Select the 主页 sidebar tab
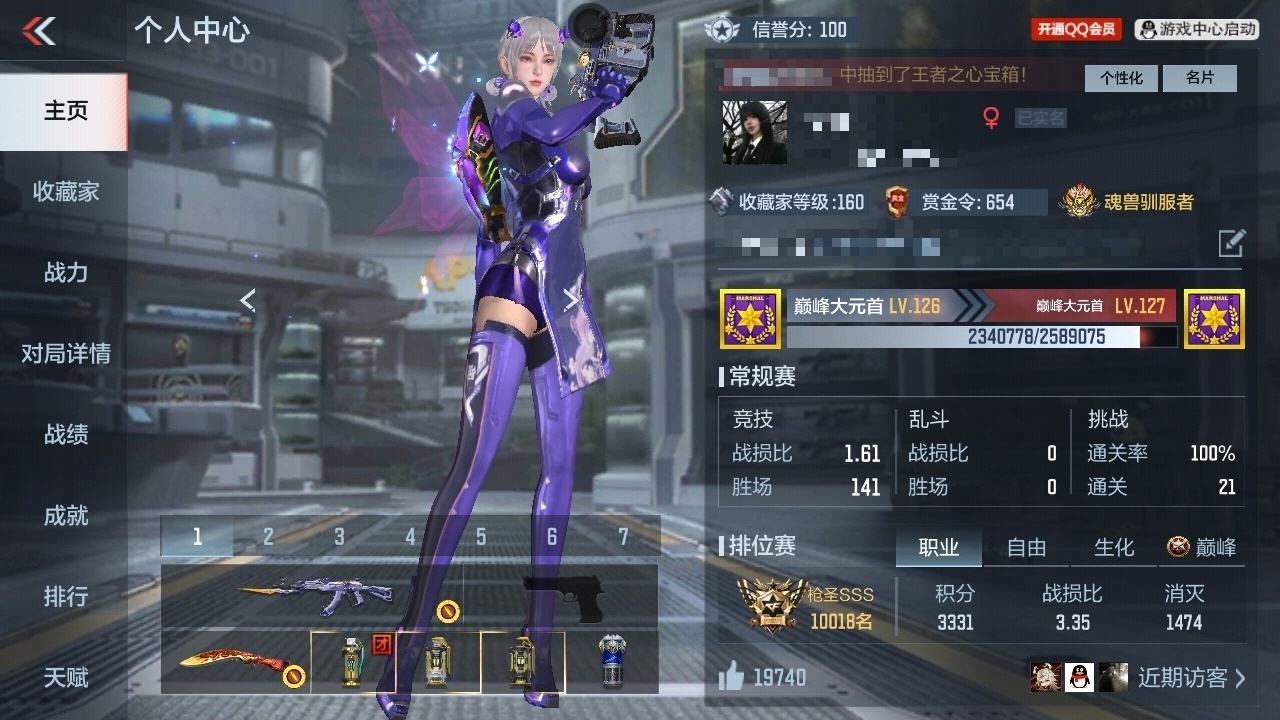Image resolution: width=1280 pixels, height=720 pixels. tap(65, 110)
